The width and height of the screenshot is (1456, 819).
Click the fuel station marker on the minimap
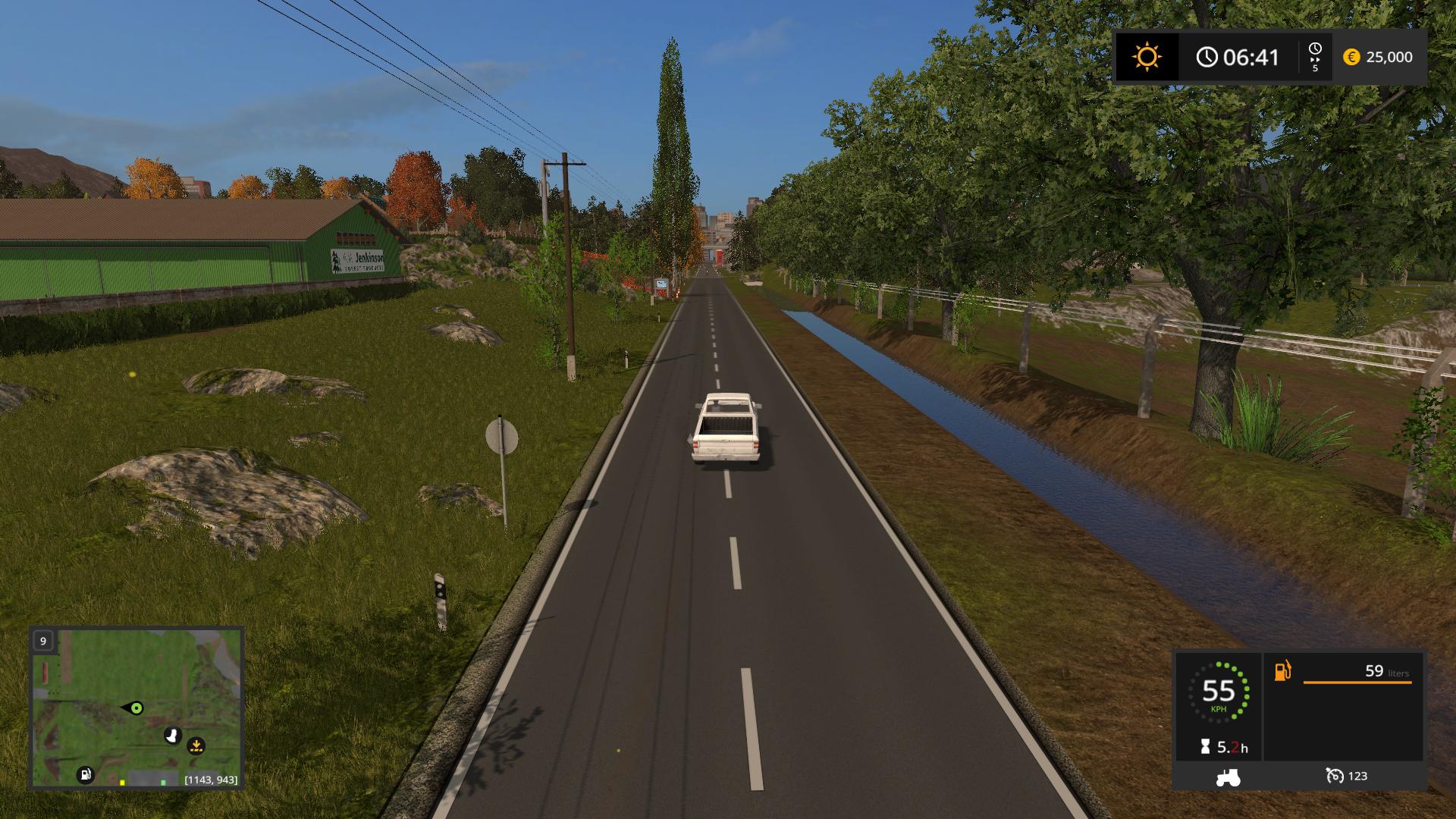86,774
